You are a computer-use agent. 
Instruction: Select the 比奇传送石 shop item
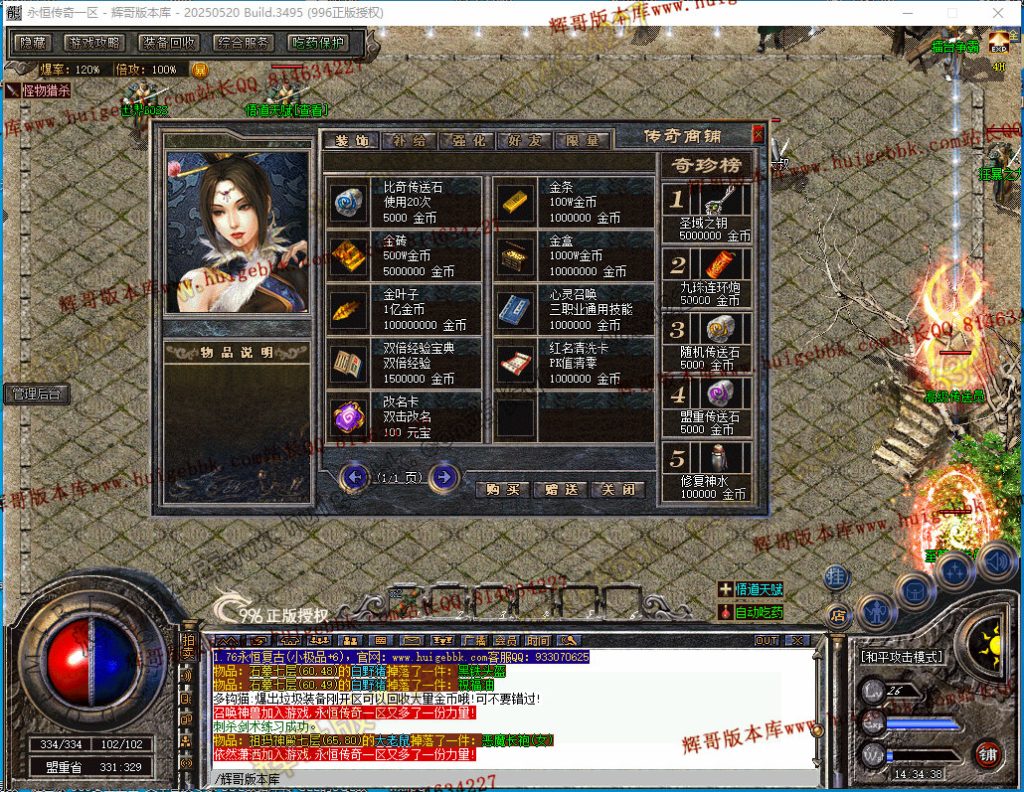[x=350, y=203]
